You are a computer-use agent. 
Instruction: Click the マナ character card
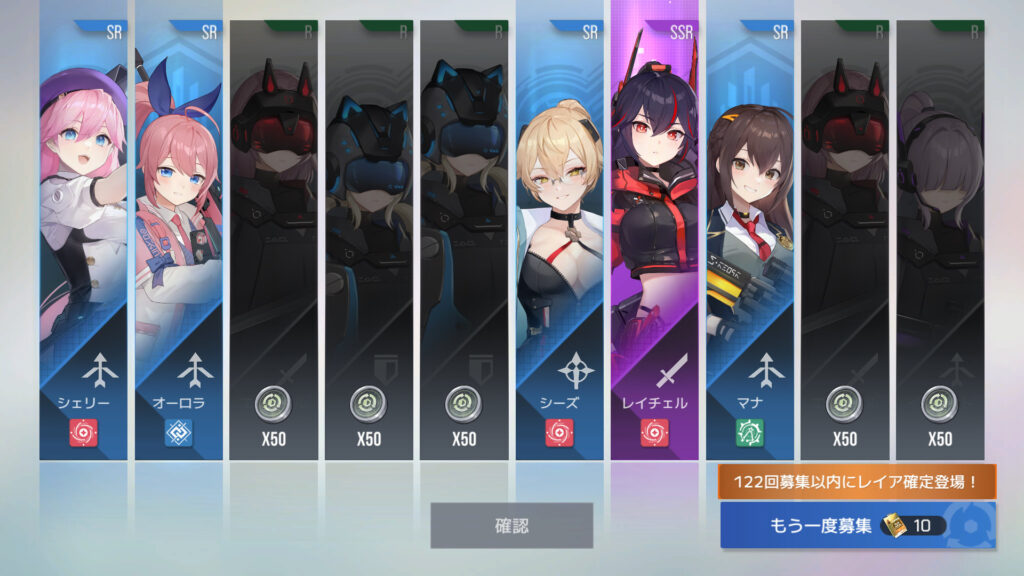[x=750, y=240]
